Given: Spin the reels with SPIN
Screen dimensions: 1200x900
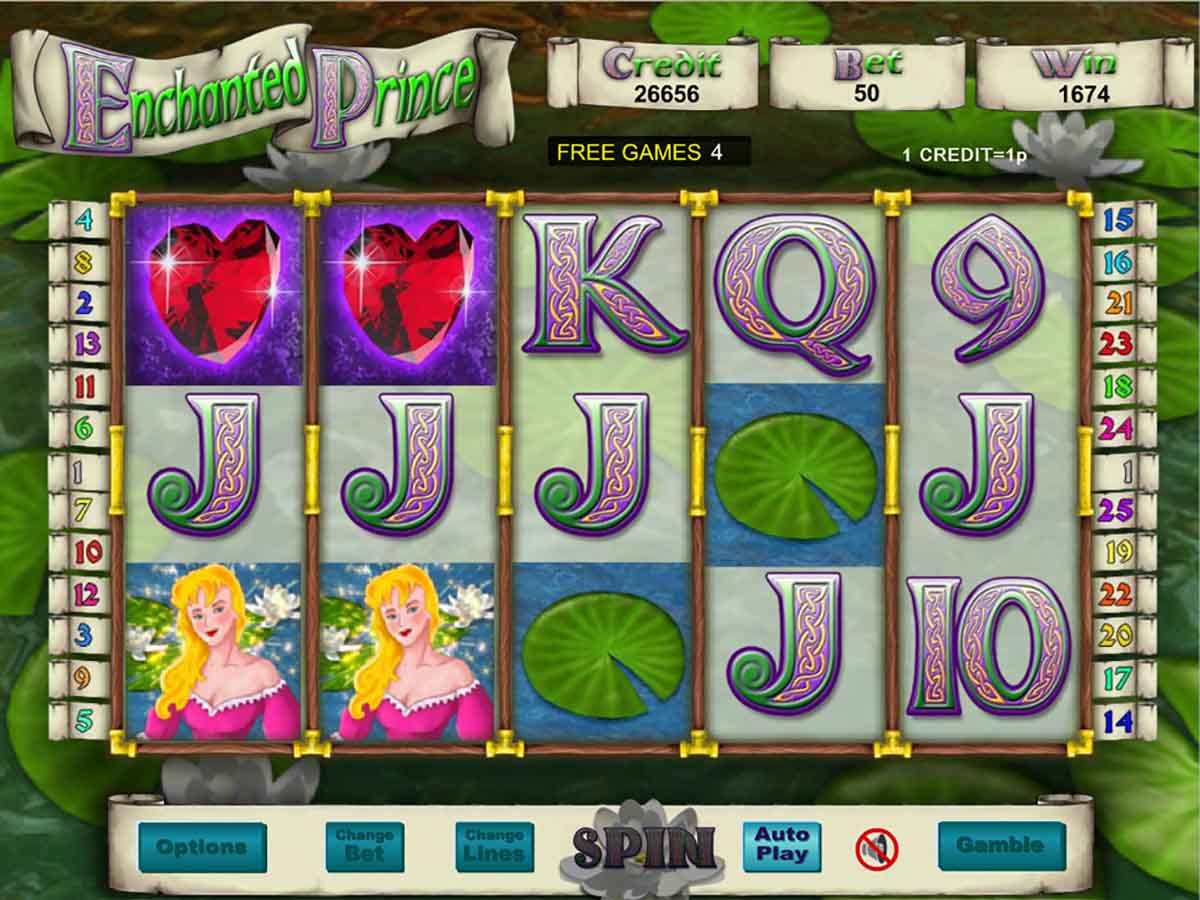Looking at the screenshot, I should pos(645,848).
